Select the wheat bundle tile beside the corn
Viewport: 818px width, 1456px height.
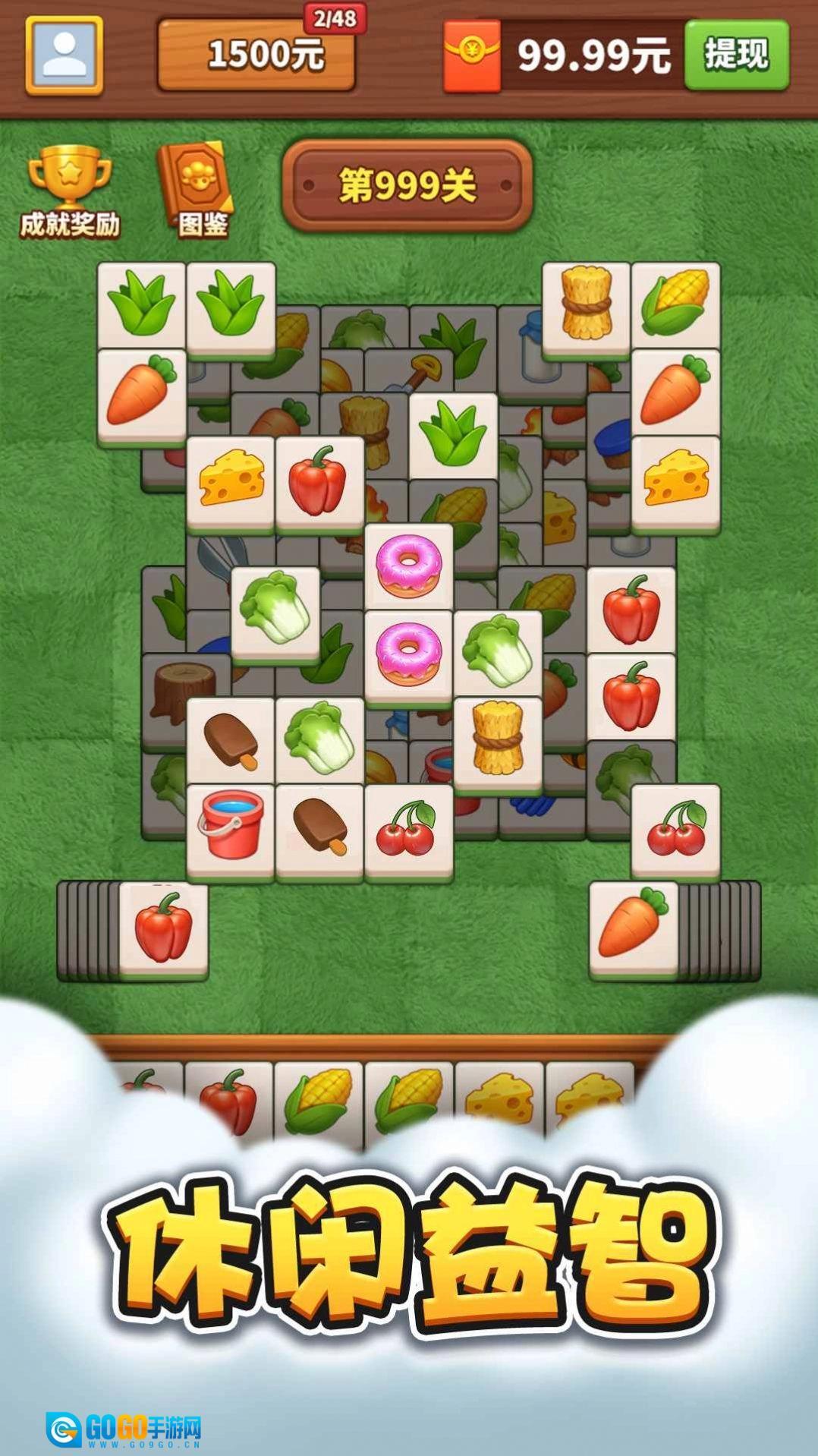click(585, 305)
